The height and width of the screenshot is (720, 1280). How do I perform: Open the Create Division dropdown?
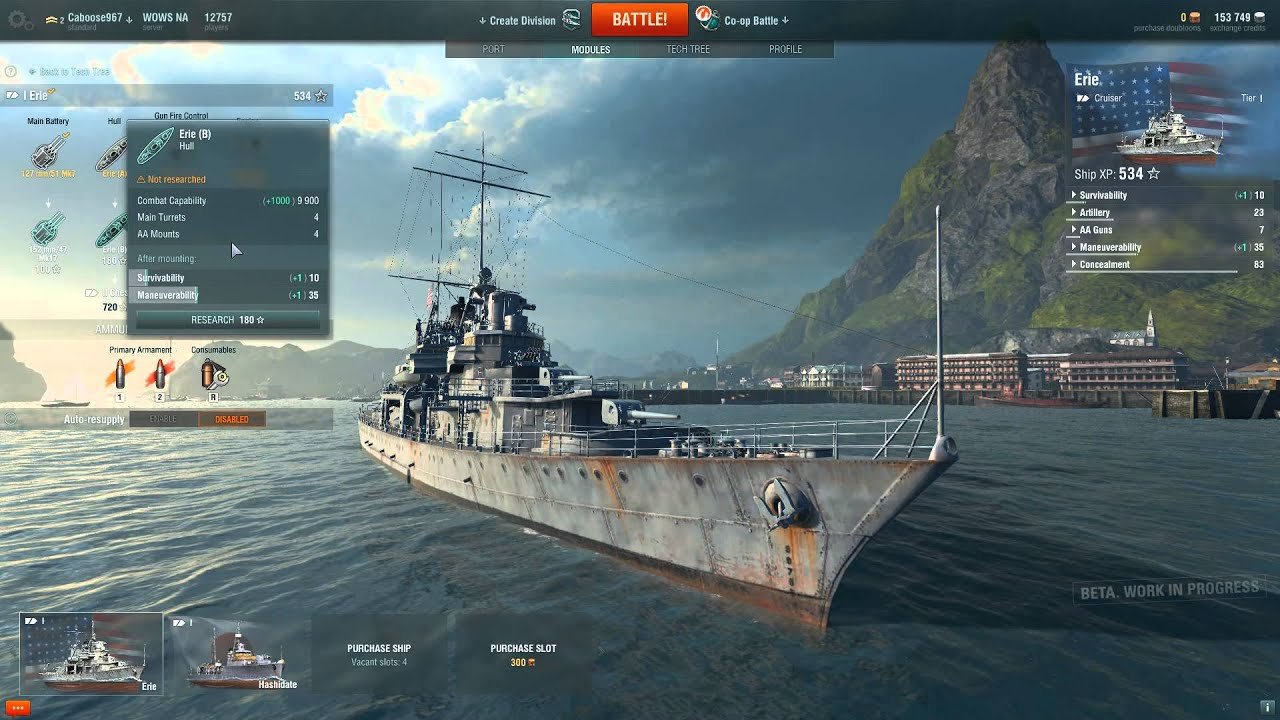pyautogui.click(x=522, y=21)
